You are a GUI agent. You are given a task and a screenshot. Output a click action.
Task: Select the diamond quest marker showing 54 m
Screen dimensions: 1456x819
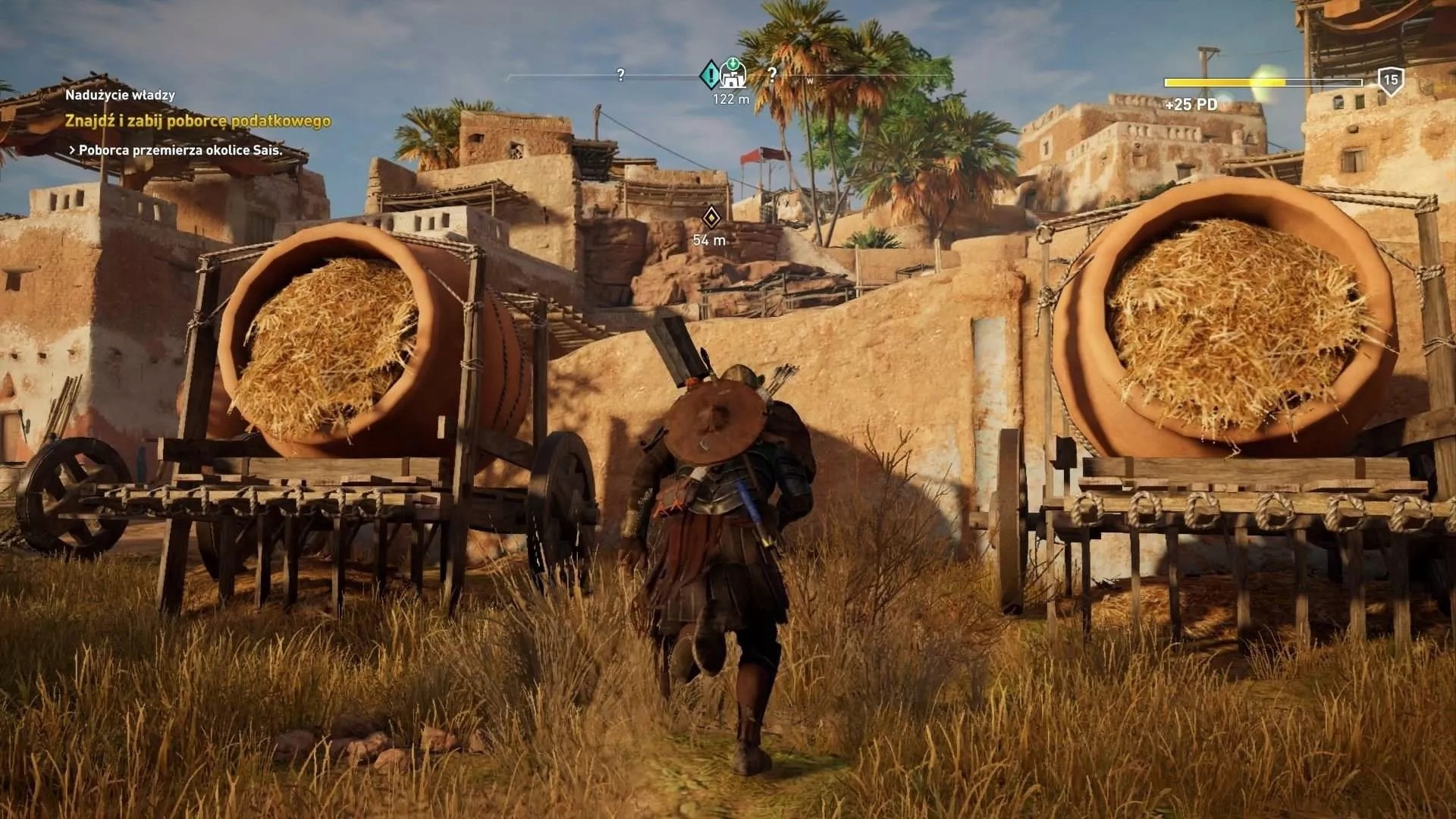(710, 218)
